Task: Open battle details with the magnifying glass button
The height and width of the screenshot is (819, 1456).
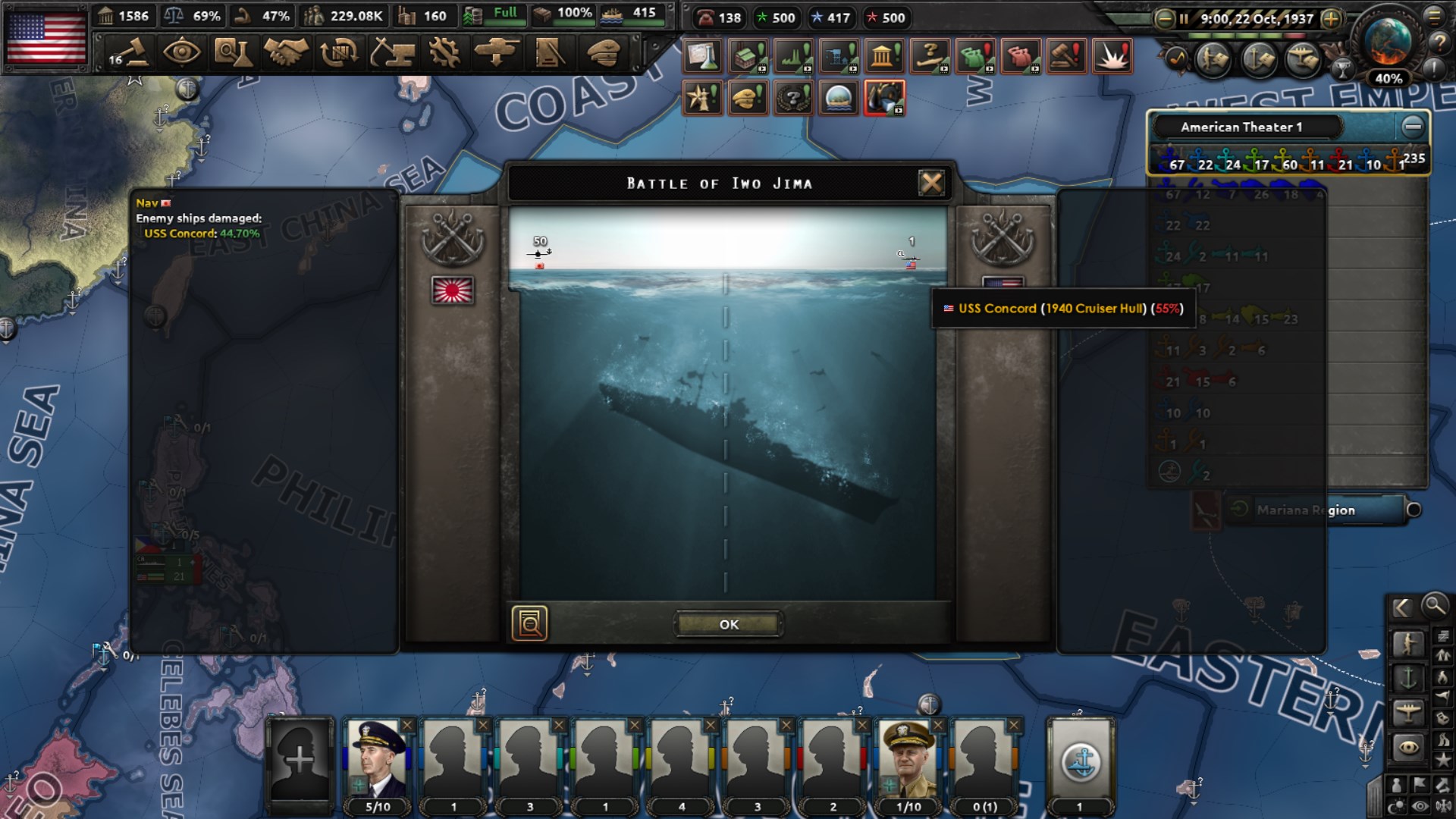Action: (530, 624)
